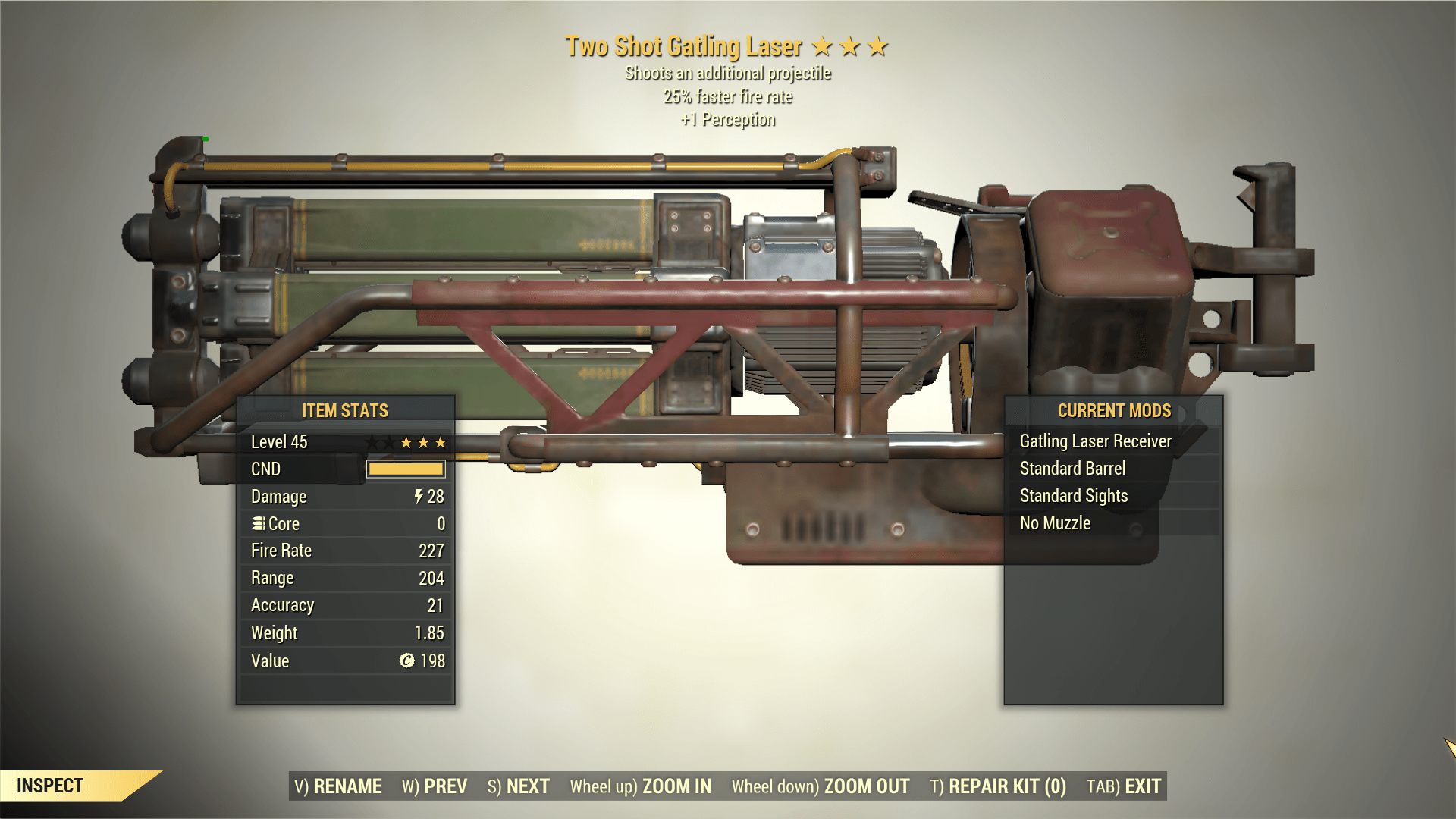Select ZOOM OUT on the weapon
Screen dimensions: 1456x819
(x=821, y=786)
